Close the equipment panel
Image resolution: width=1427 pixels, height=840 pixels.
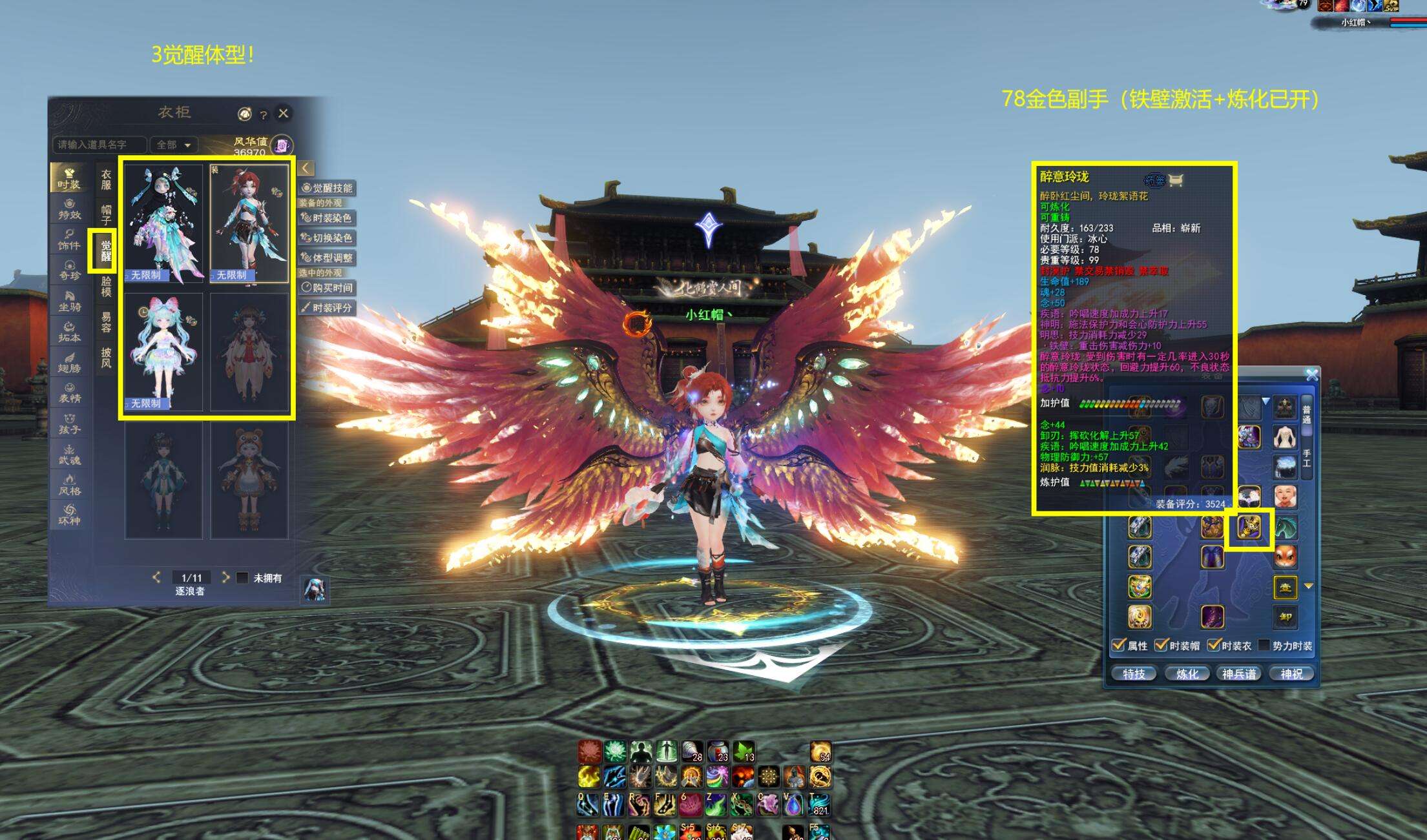tap(1311, 374)
